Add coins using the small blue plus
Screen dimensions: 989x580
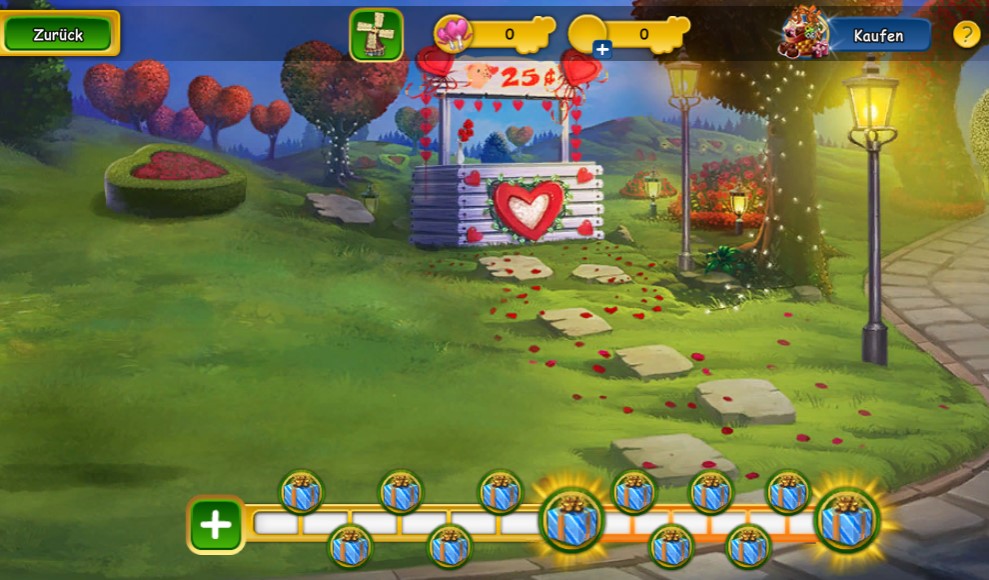pos(602,48)
